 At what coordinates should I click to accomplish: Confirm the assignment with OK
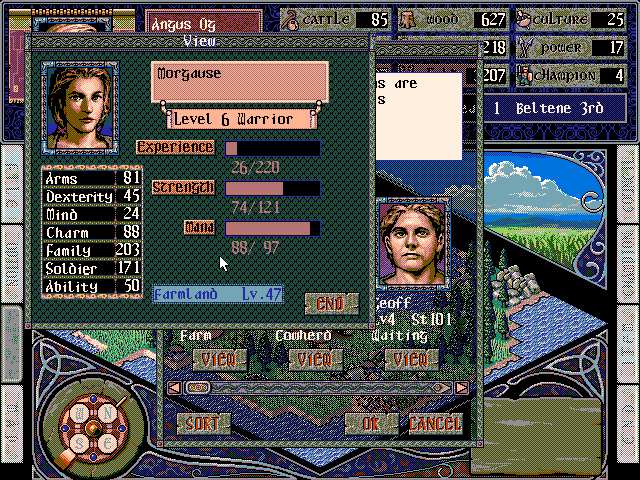point(371,423)
